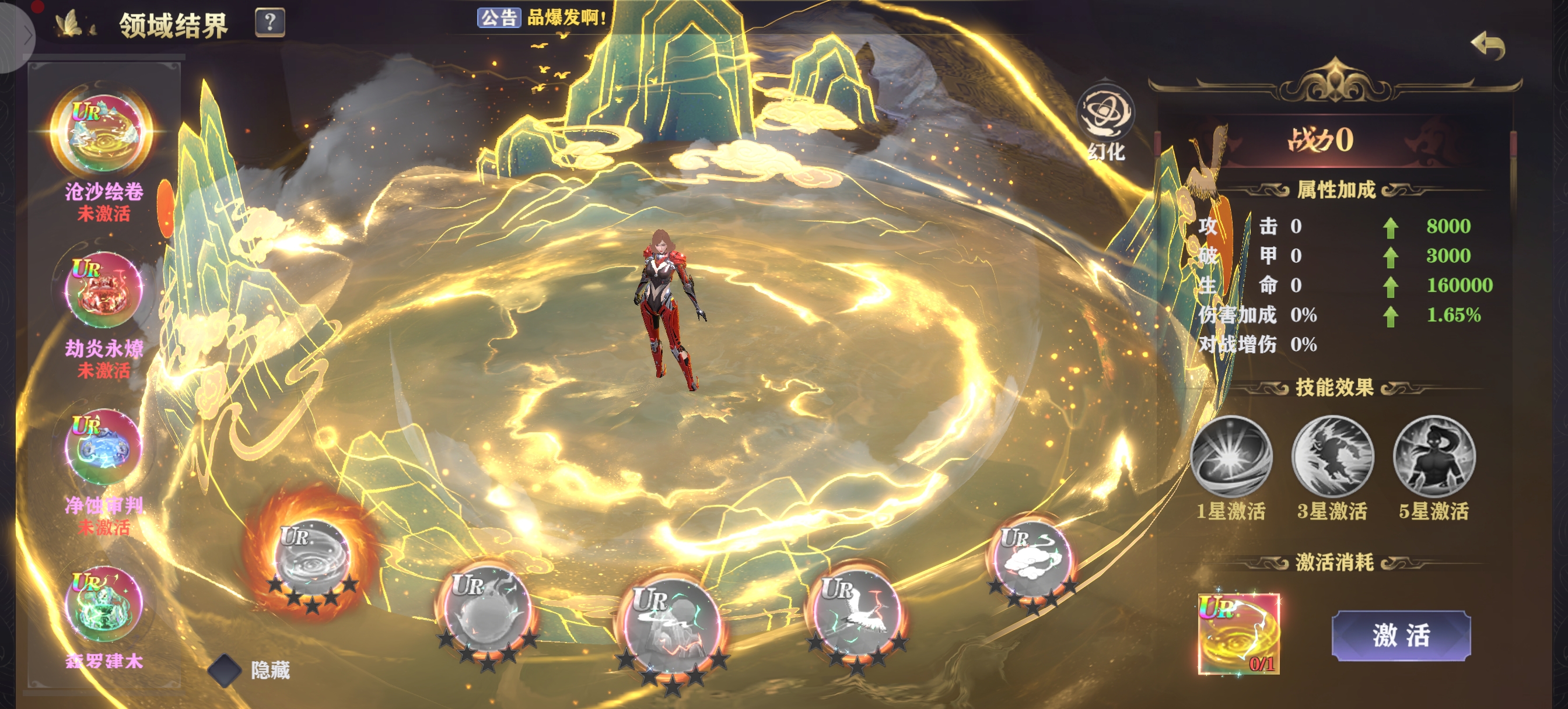Open the question mark help button
Screen dimensions: 1568x709
pos(269,23)
